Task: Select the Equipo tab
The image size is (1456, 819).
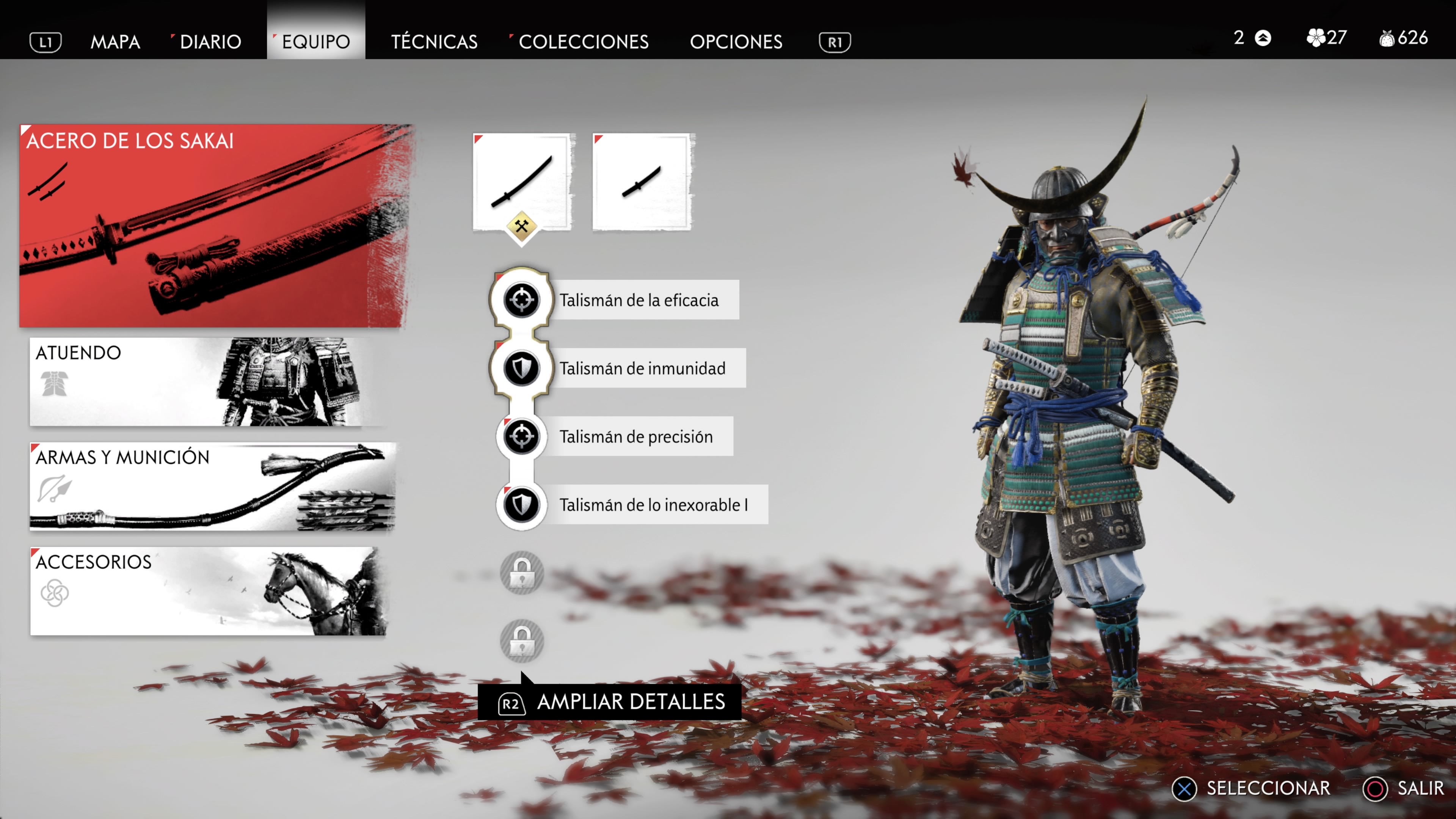Action: (316, 42)
